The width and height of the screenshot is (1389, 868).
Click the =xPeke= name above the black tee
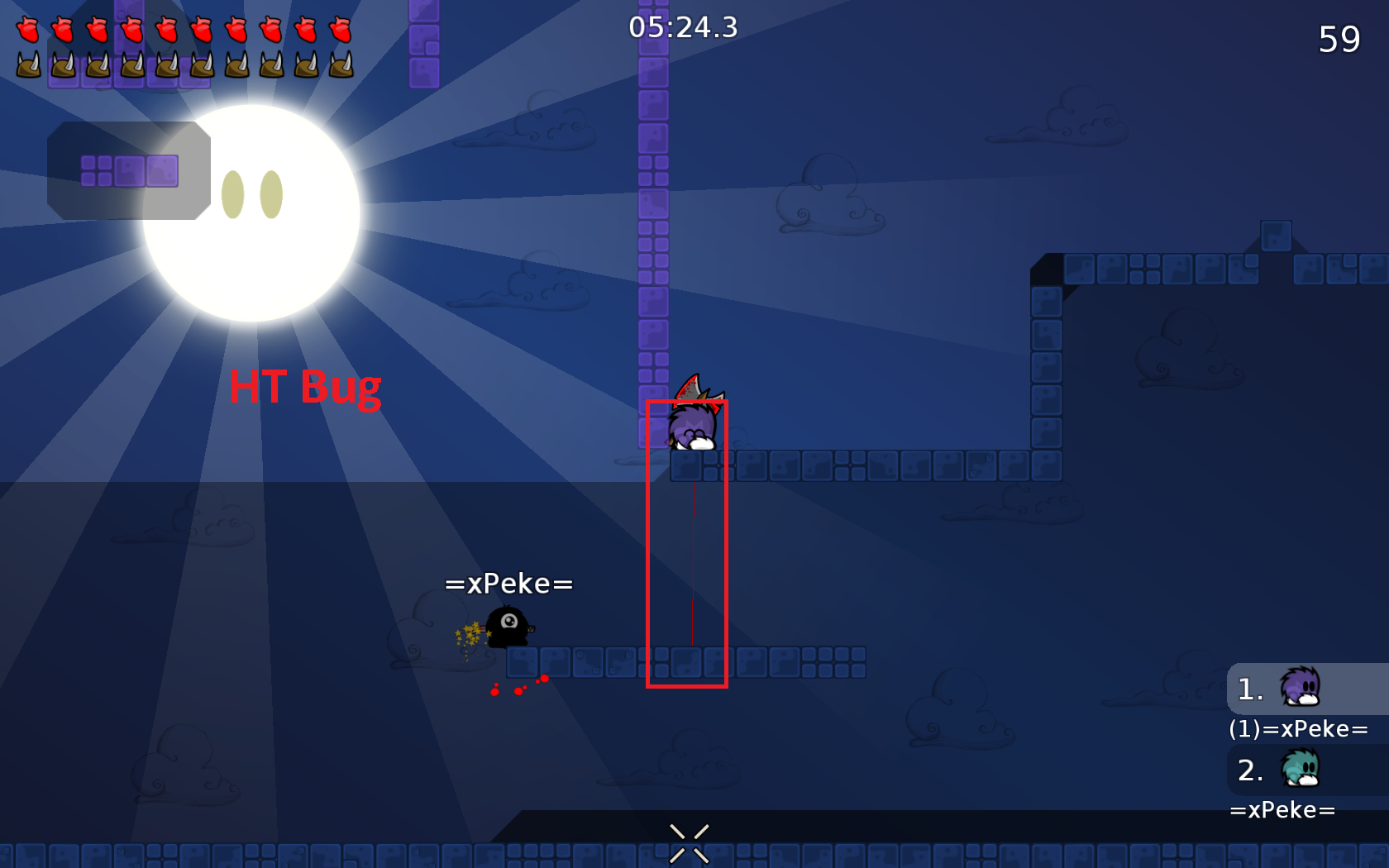(x=508, y=584)
